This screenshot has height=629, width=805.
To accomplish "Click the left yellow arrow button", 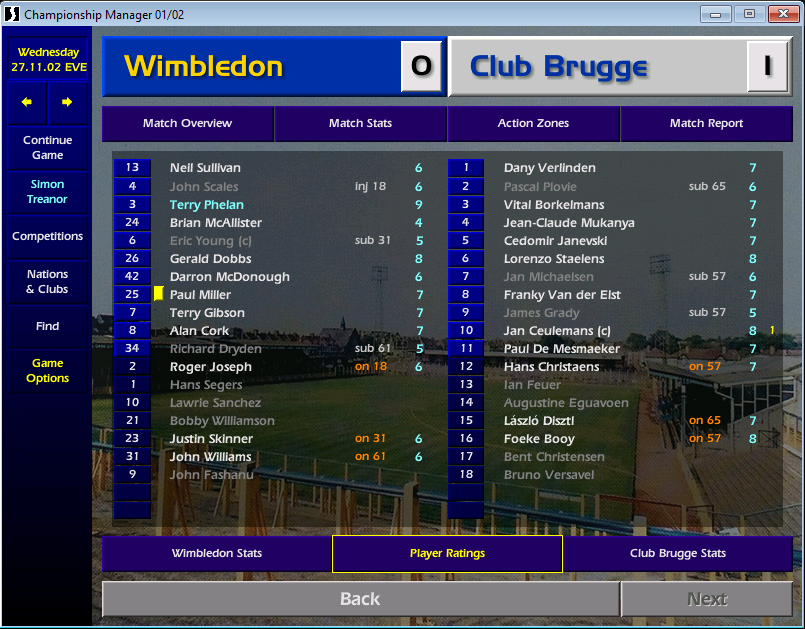I will 27,102.
